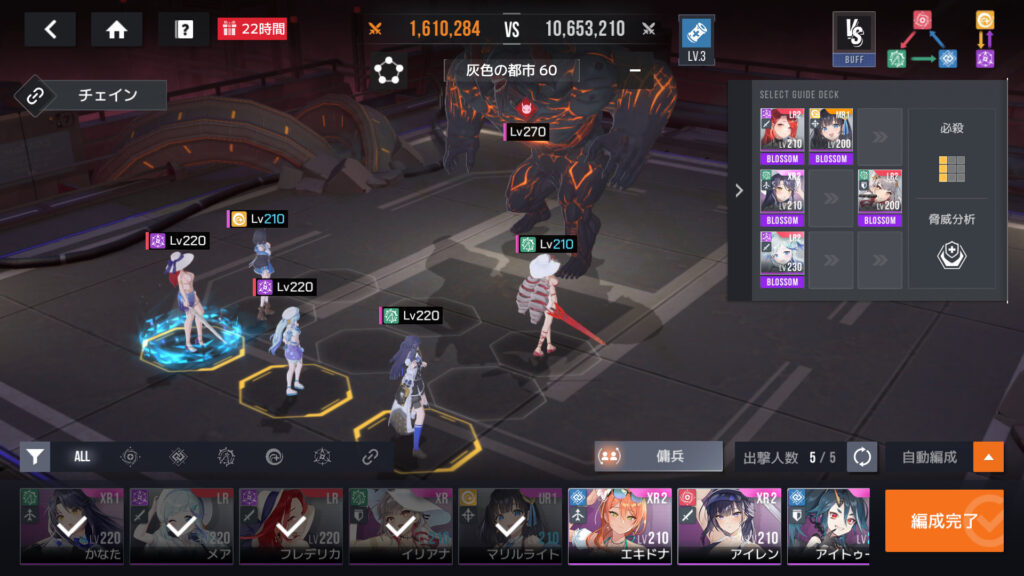The height and width of the screenshot is (576, 1024).
Task: Select the エキドナ character card
Action: tap(619, 526)
